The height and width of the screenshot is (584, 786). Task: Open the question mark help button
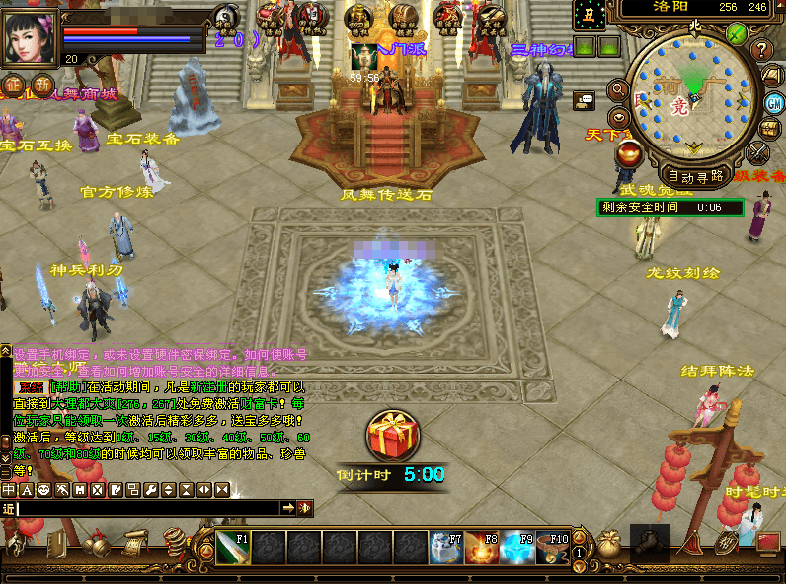[762, 50]
